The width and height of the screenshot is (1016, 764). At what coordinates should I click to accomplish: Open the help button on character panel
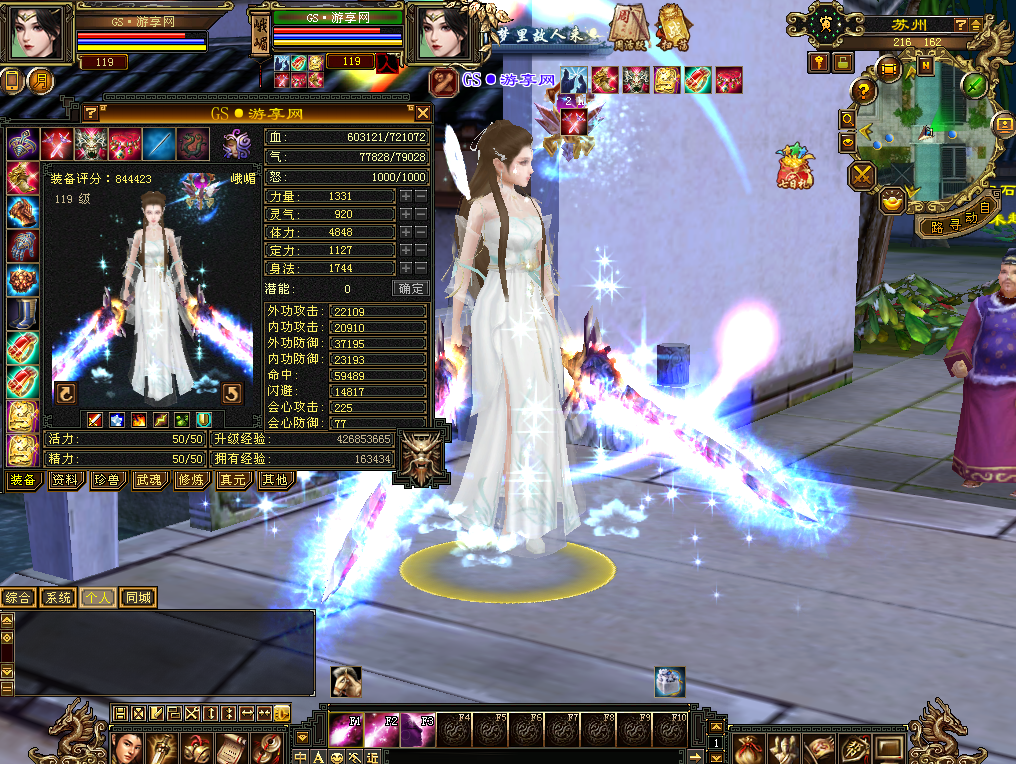(90, 113)
